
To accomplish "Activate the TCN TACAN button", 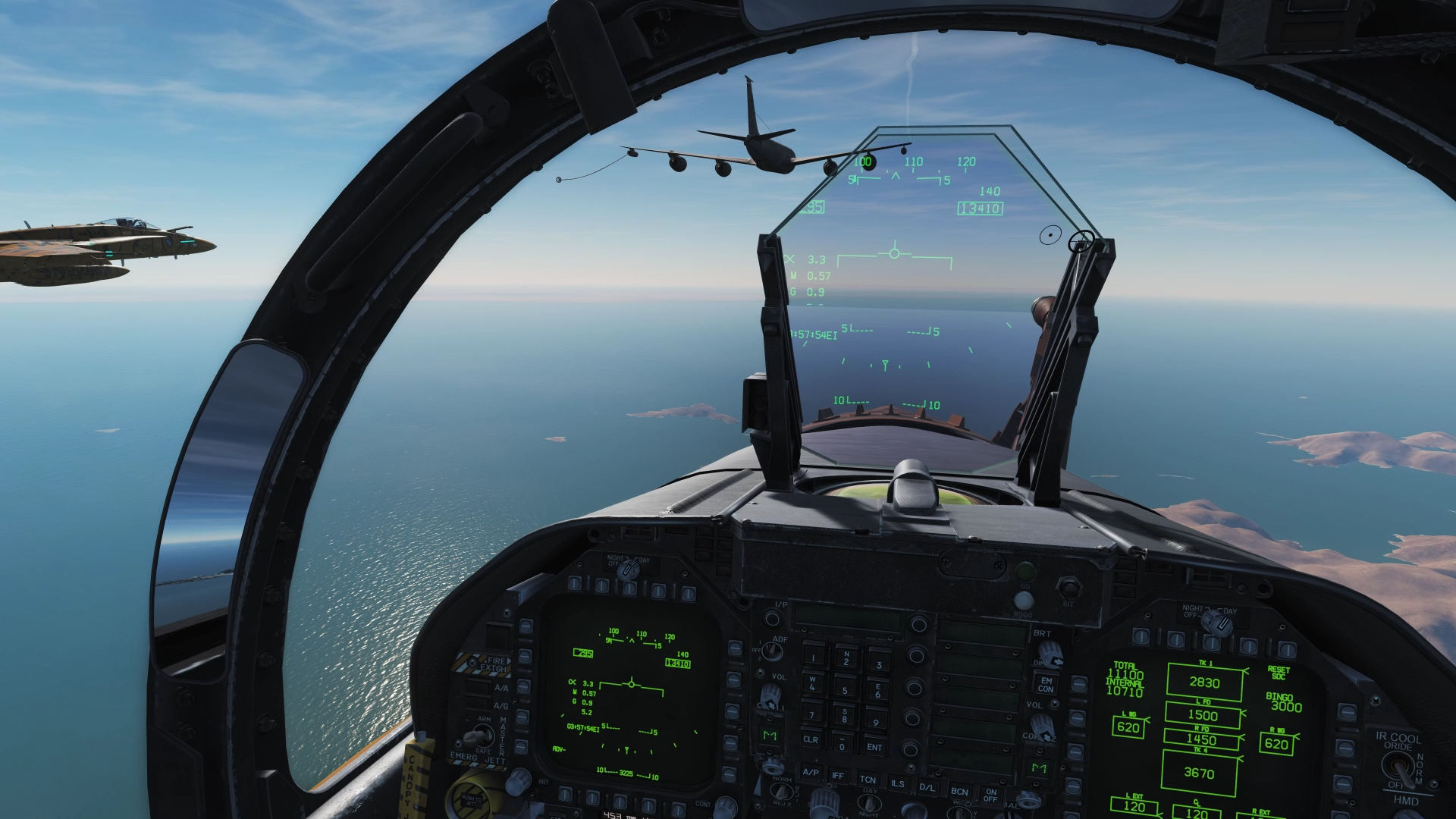I will point(868,780).
